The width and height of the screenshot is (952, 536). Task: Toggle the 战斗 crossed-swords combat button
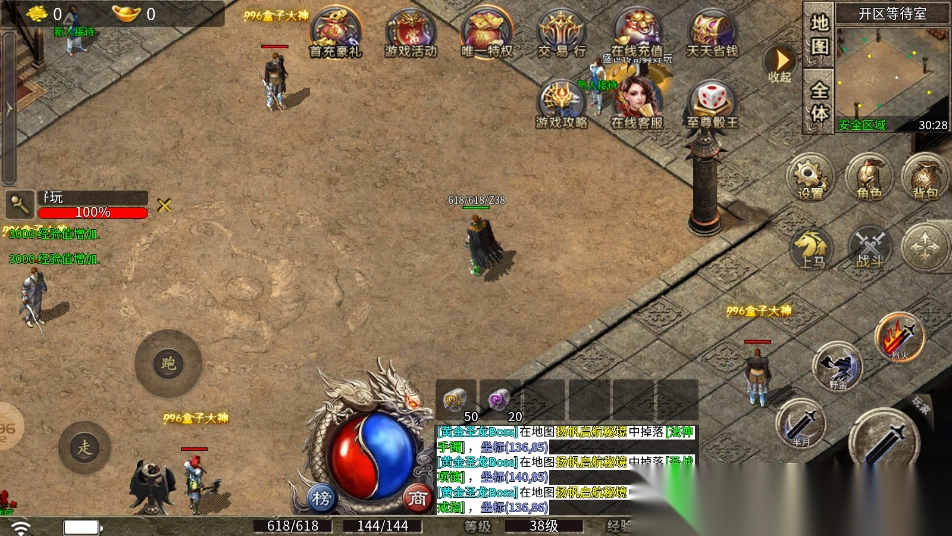tap(869, 247)
